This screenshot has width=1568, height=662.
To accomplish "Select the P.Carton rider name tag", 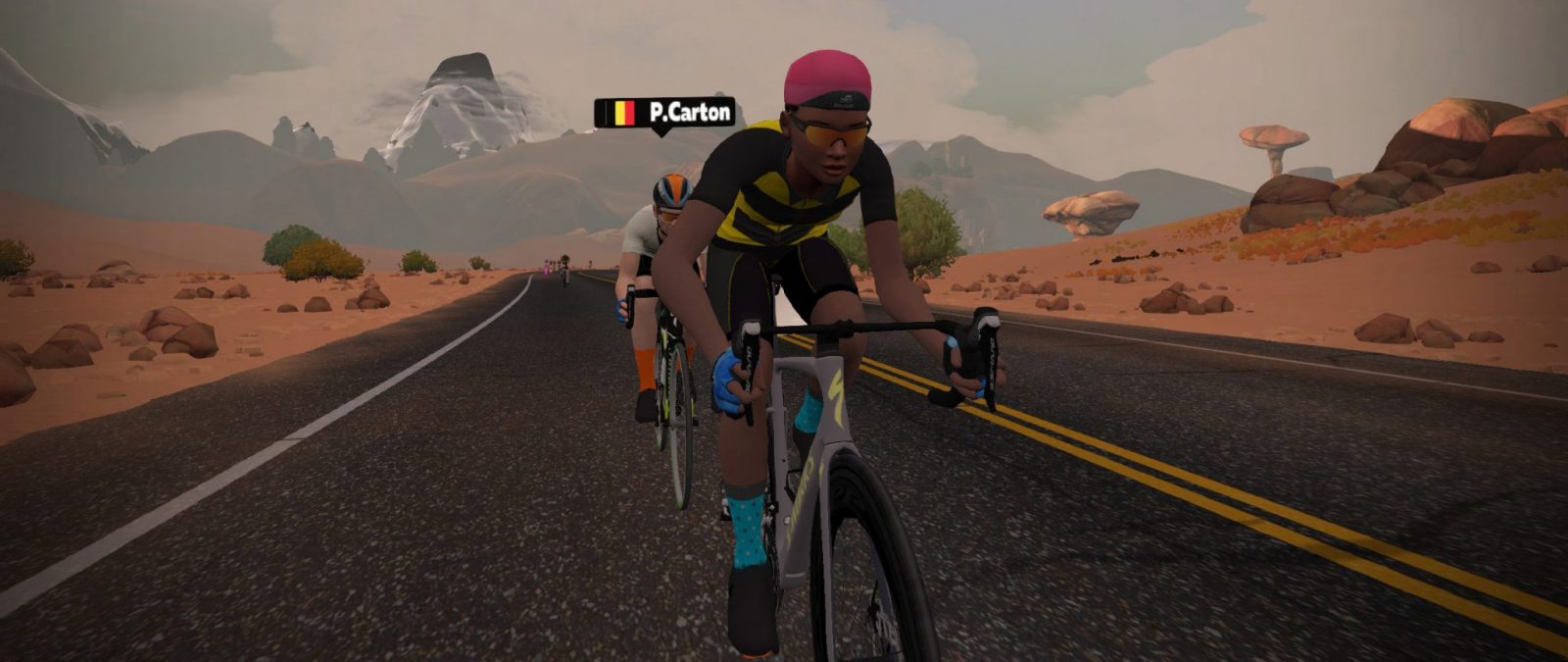I will [x=664, y=113].
